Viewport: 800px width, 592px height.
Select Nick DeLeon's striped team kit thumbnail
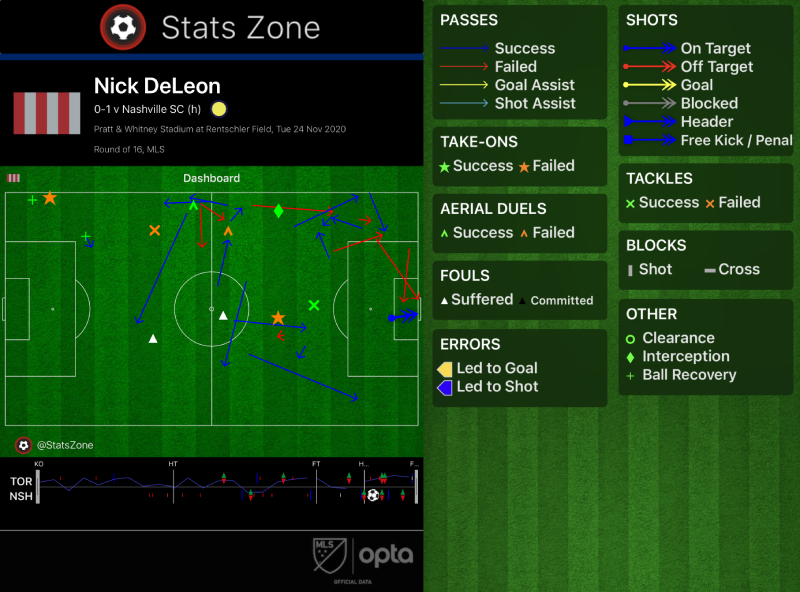tap(47, 113)
